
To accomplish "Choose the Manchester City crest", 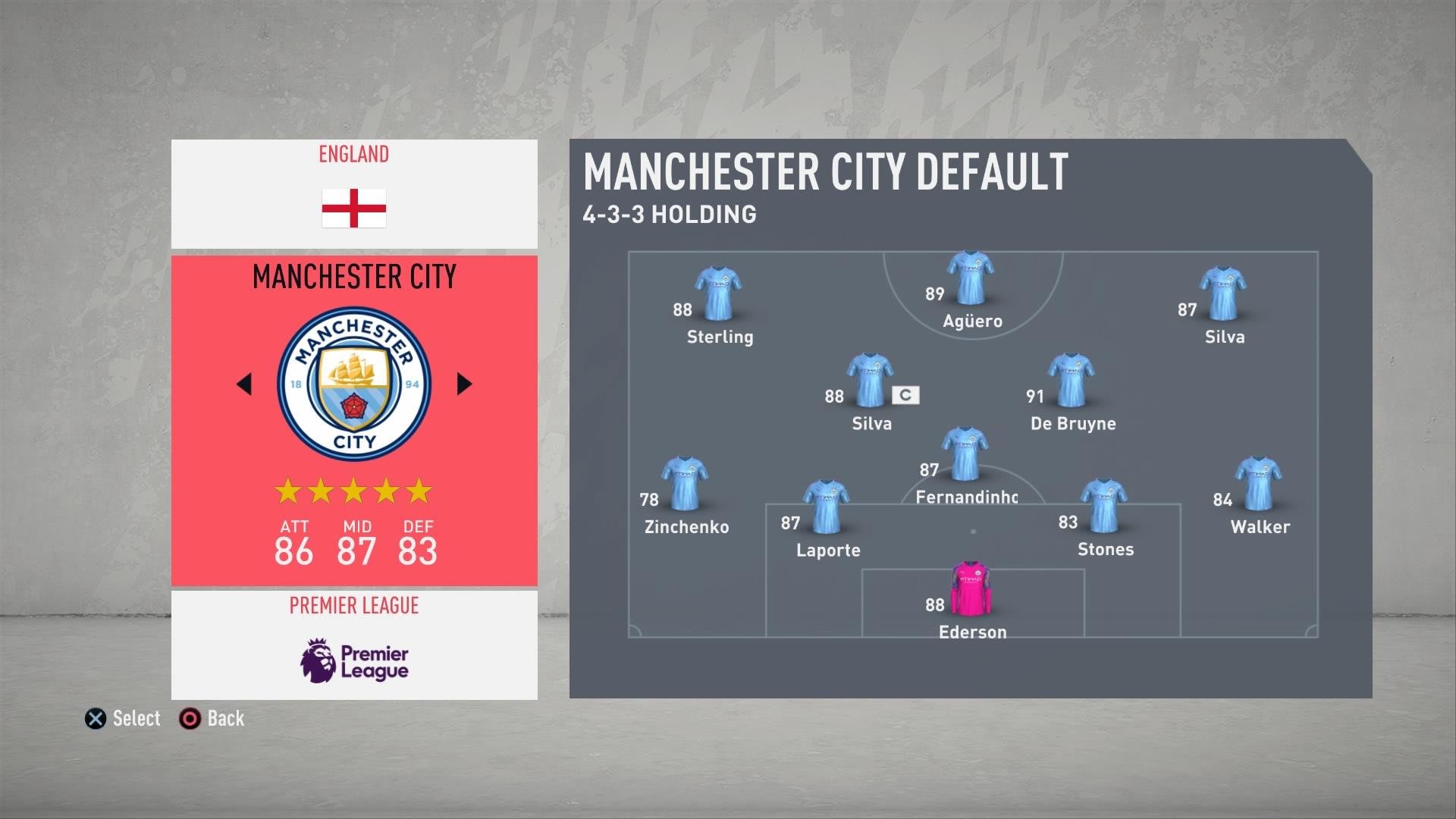I will (x=354, y=384).
